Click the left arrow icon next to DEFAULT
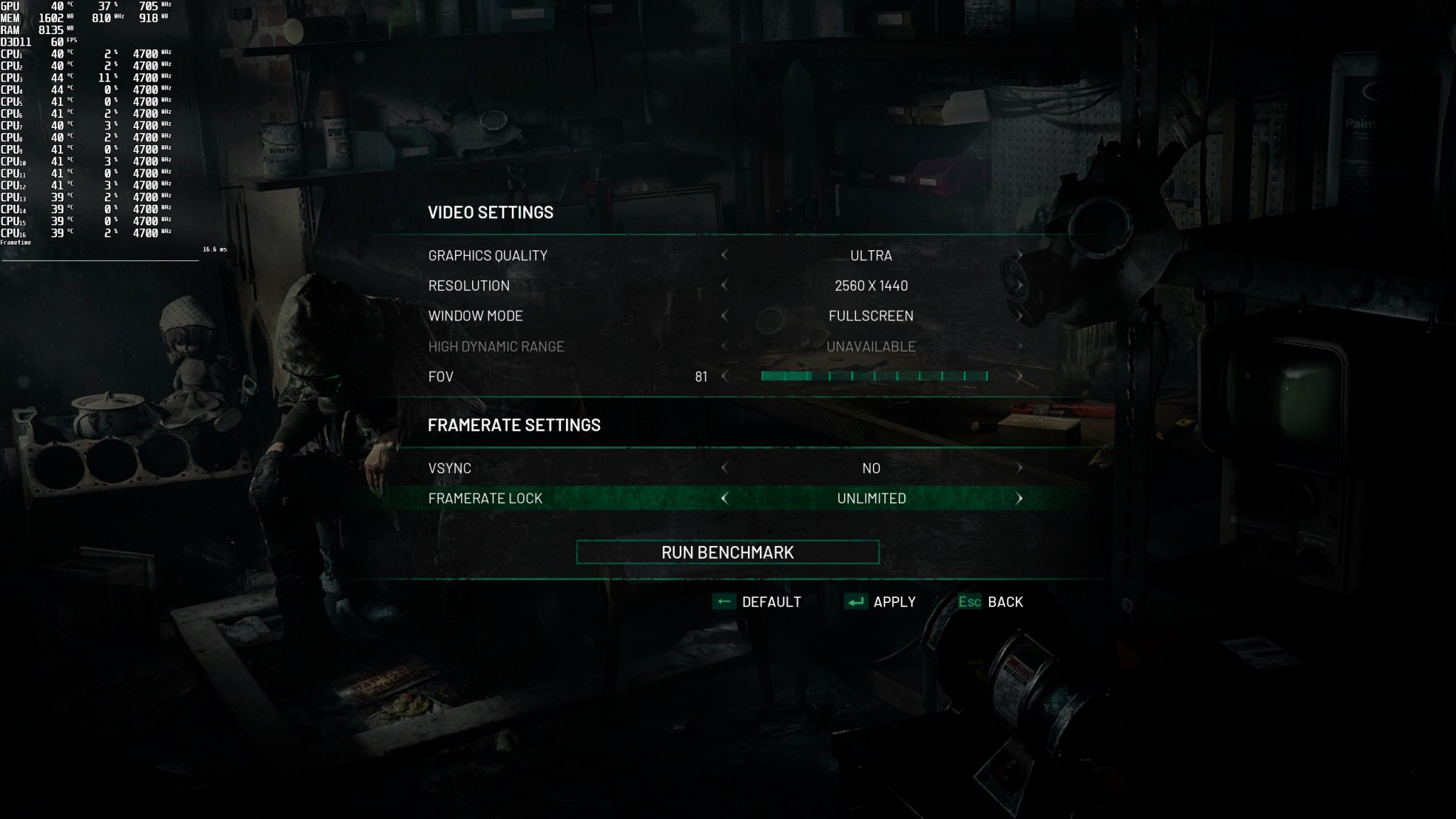1456x819 pixels. click(x=724, y=601)
